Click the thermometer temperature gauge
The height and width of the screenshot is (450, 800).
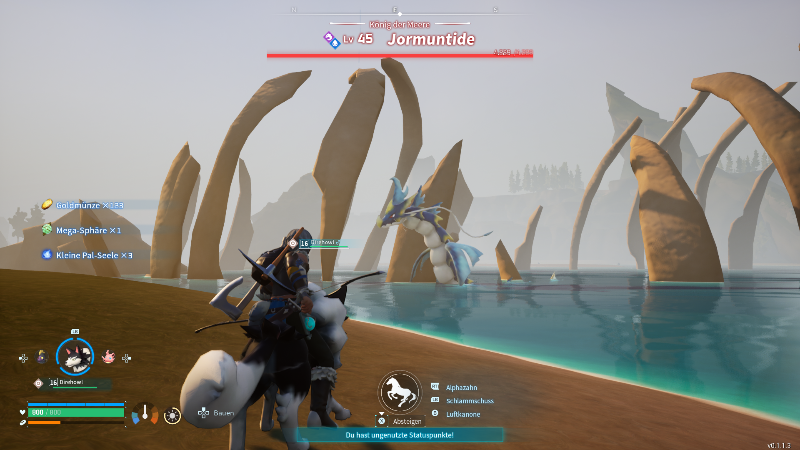146,412
